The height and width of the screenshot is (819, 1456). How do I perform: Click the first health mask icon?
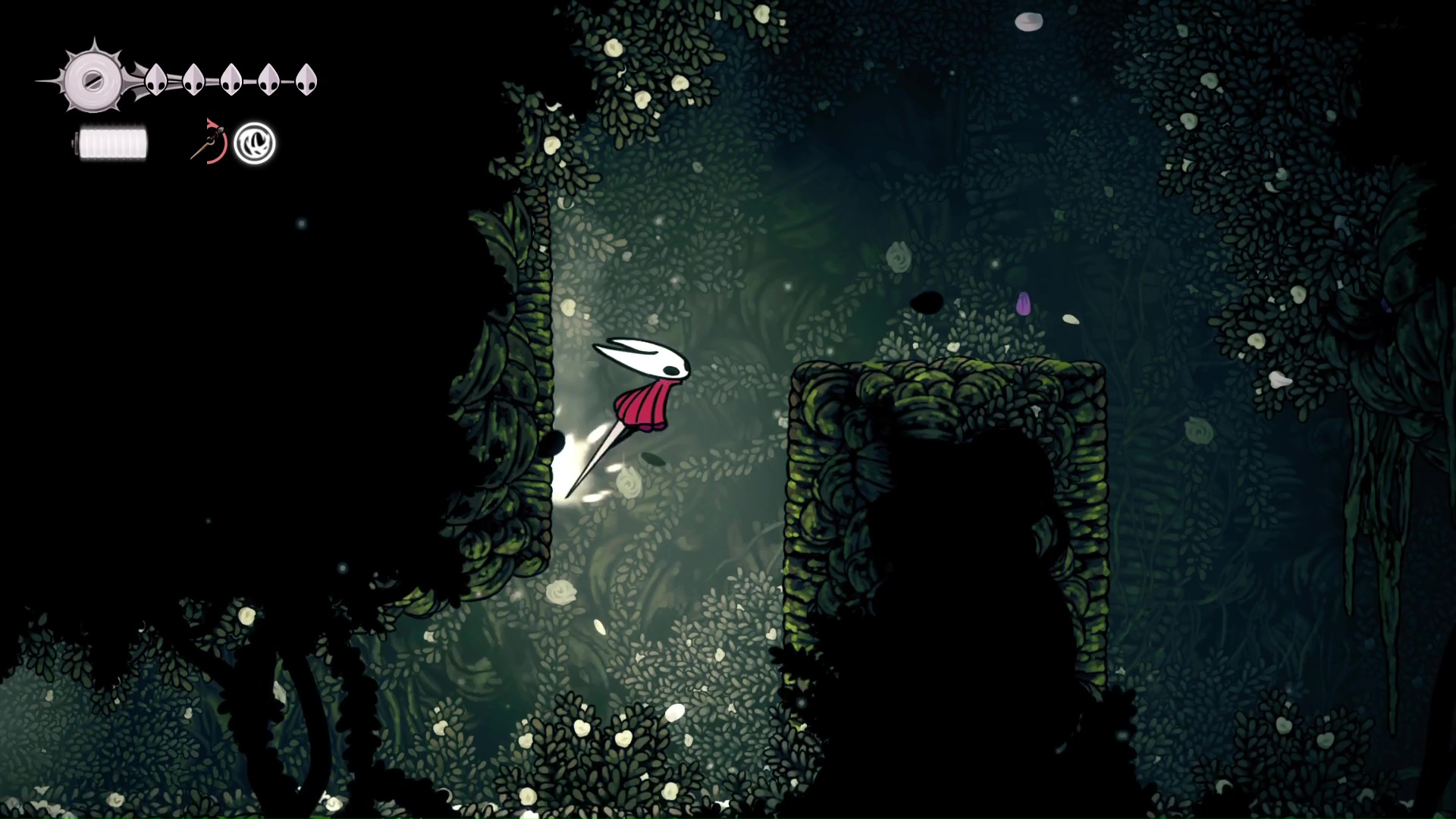pyautogui.click(x=157, y=80)
